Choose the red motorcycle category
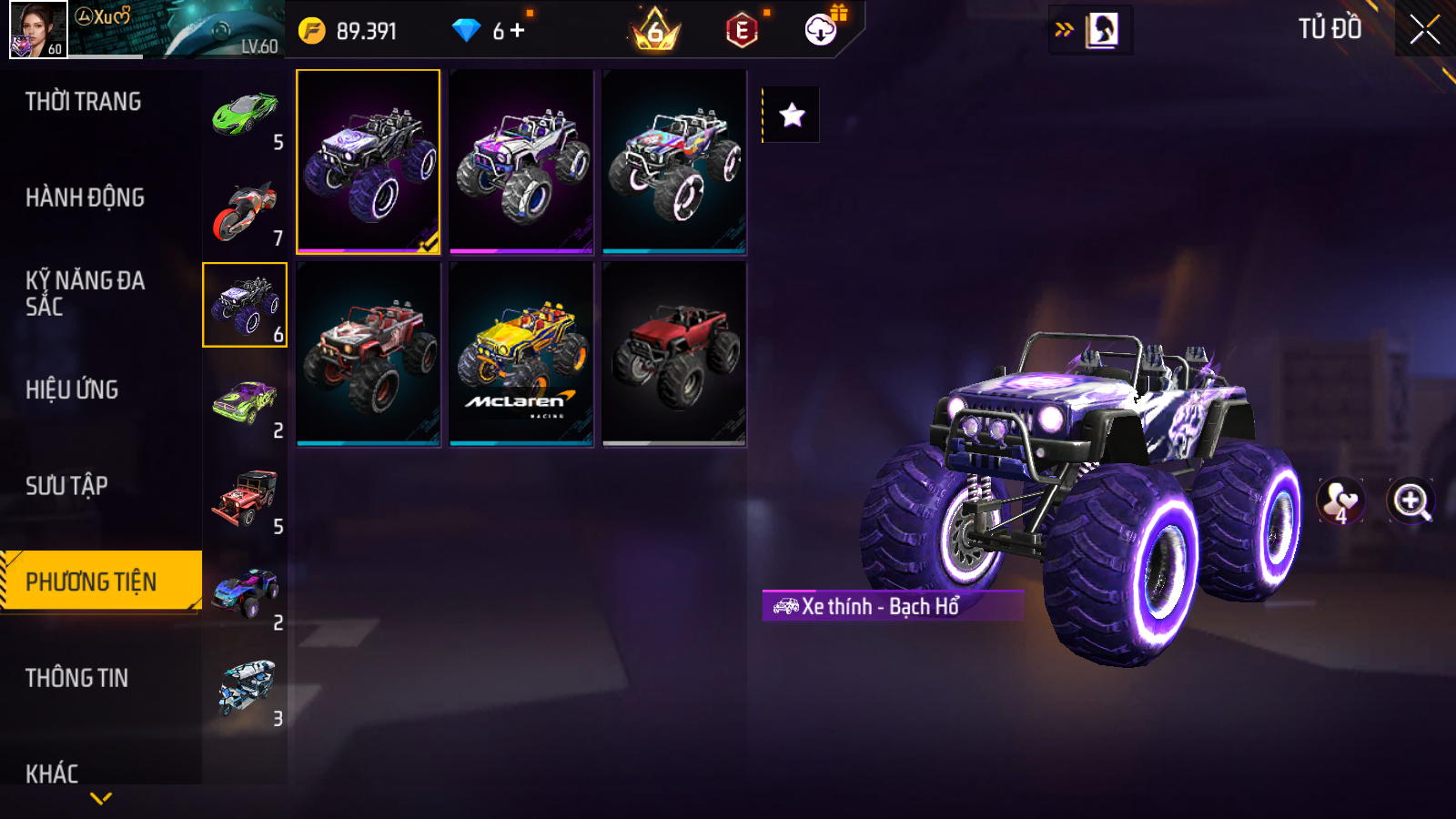The image size is (1456, 819). 245,210
